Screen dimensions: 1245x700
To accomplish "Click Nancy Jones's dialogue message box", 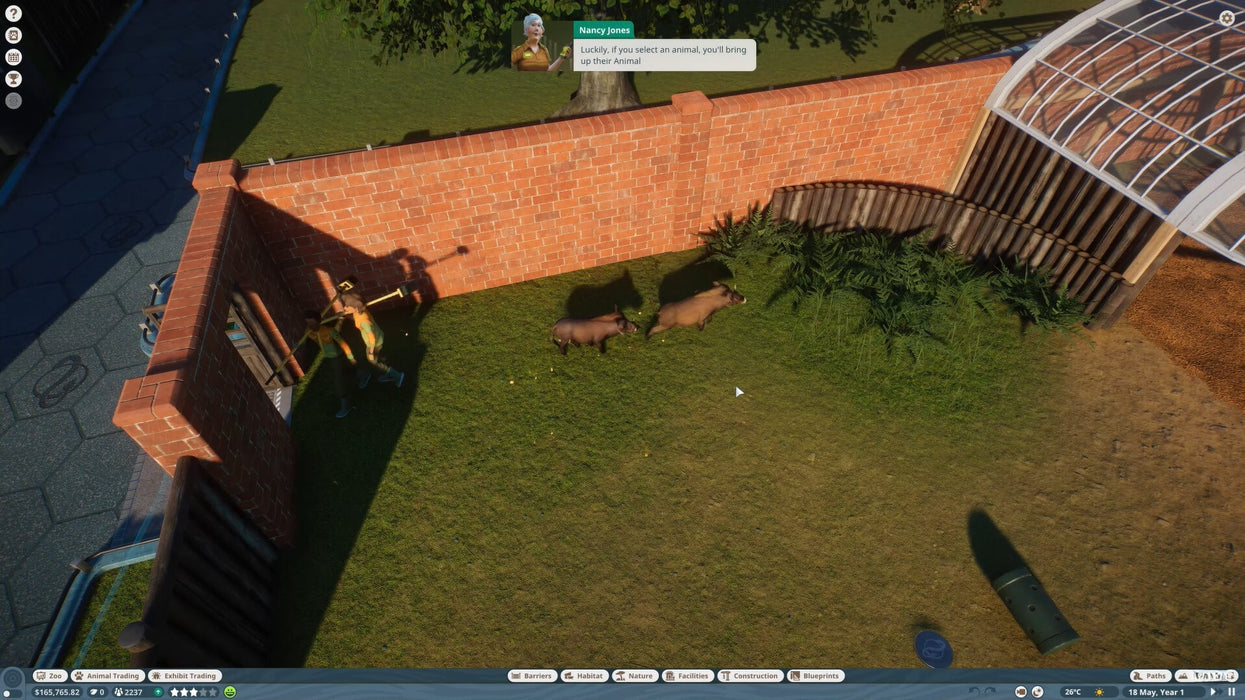I will [x=664, y=55].
